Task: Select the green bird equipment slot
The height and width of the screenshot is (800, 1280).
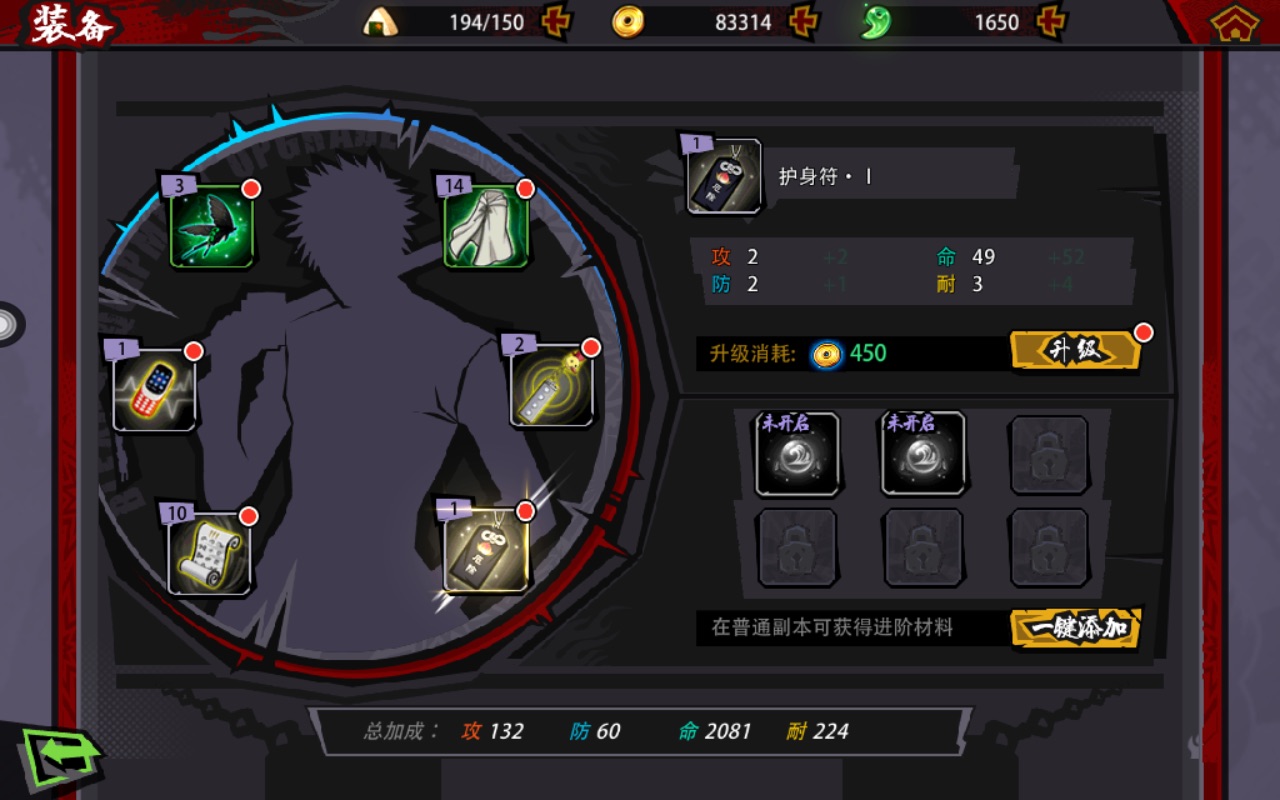Action: [x=211, y=227]
